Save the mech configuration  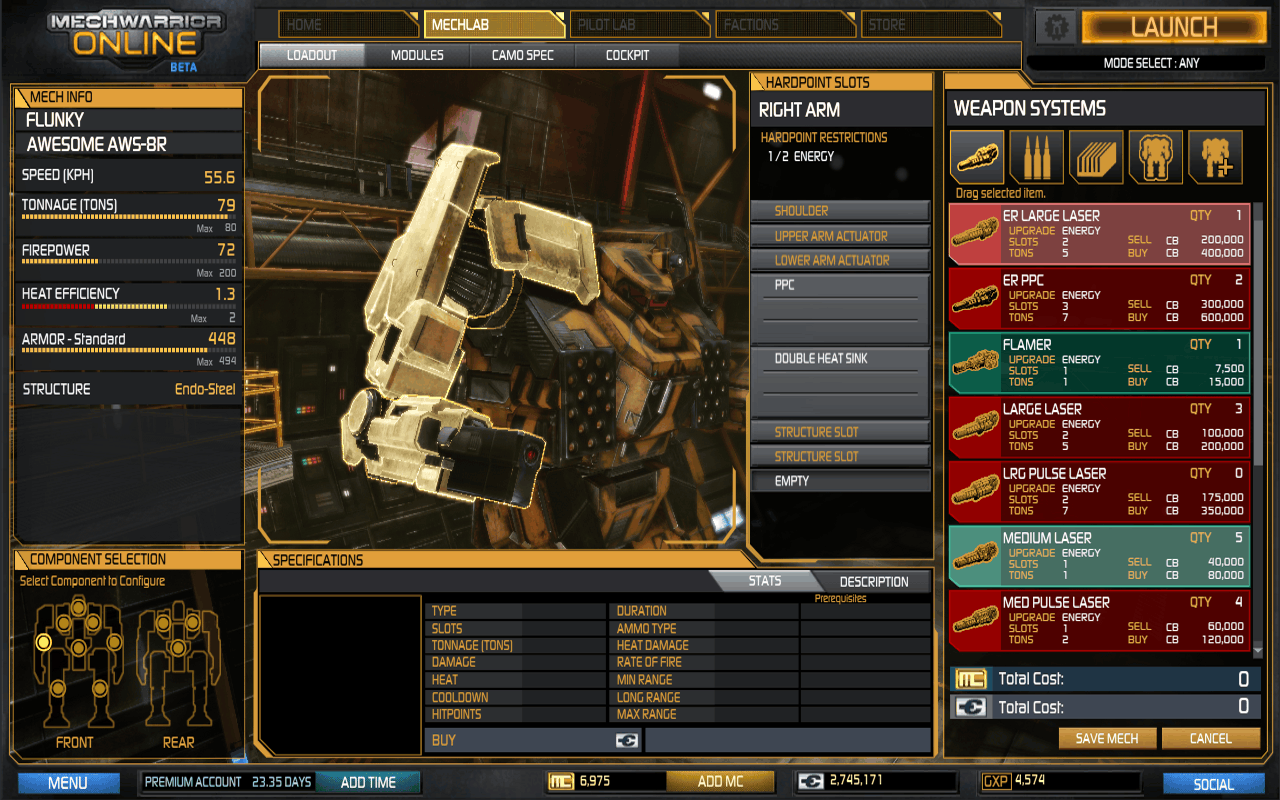(x=1107, y=739)
